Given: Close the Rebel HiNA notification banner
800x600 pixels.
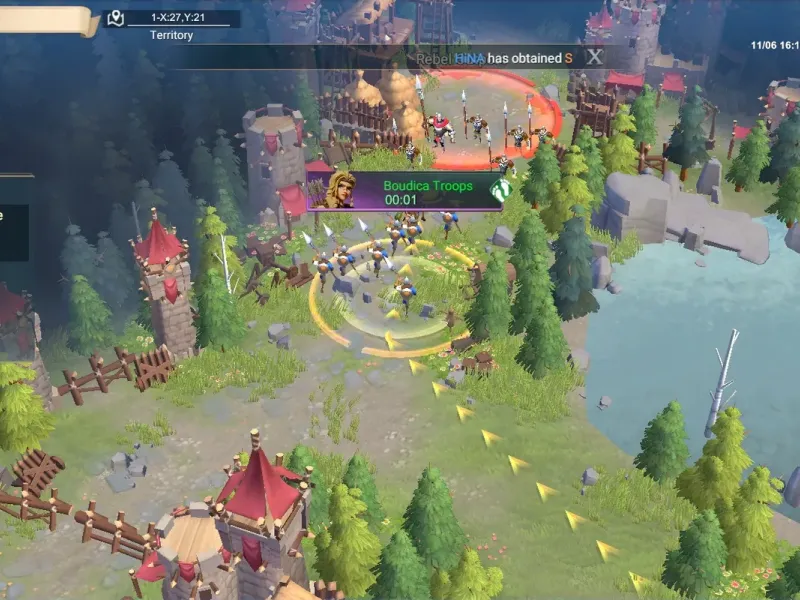Looking at the screenshot, I should click(x=595, y=57).
